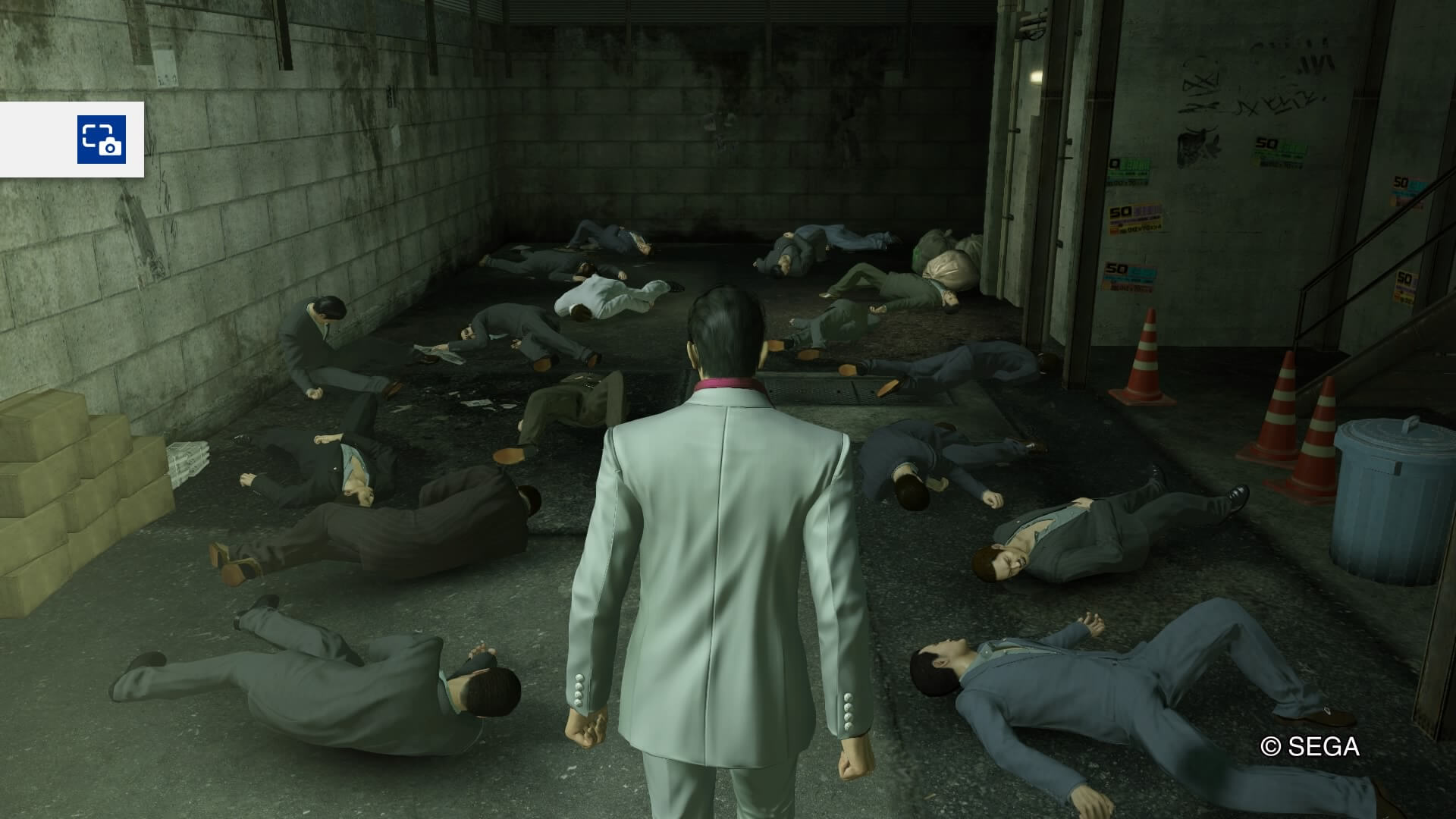
Task: Click the screenshot capture notification icon
Action: [x=101, y=140]
